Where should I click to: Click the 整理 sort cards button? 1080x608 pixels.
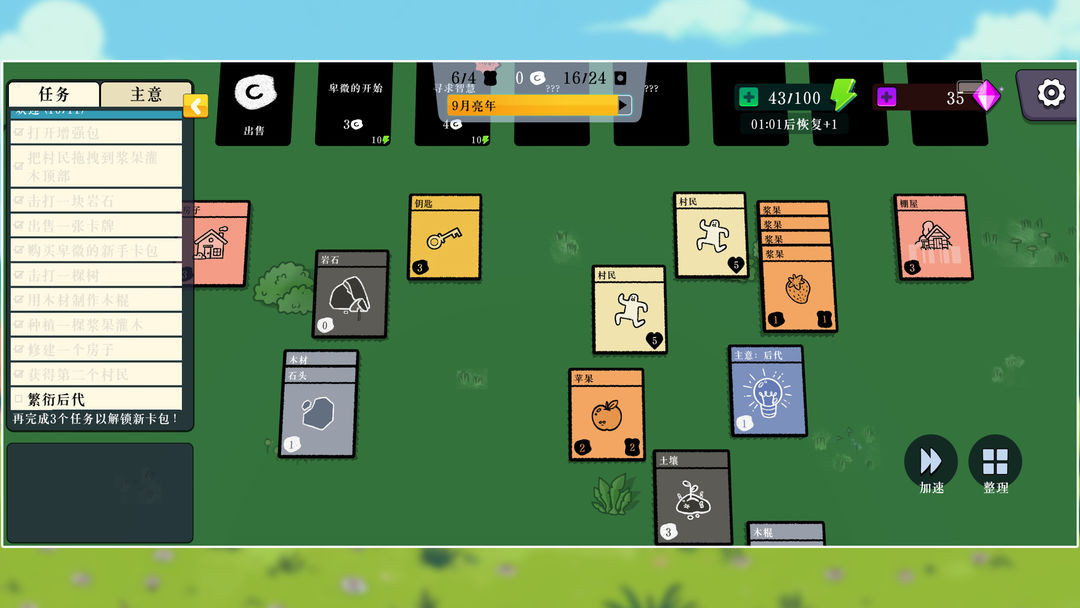(x=995, y=462)
